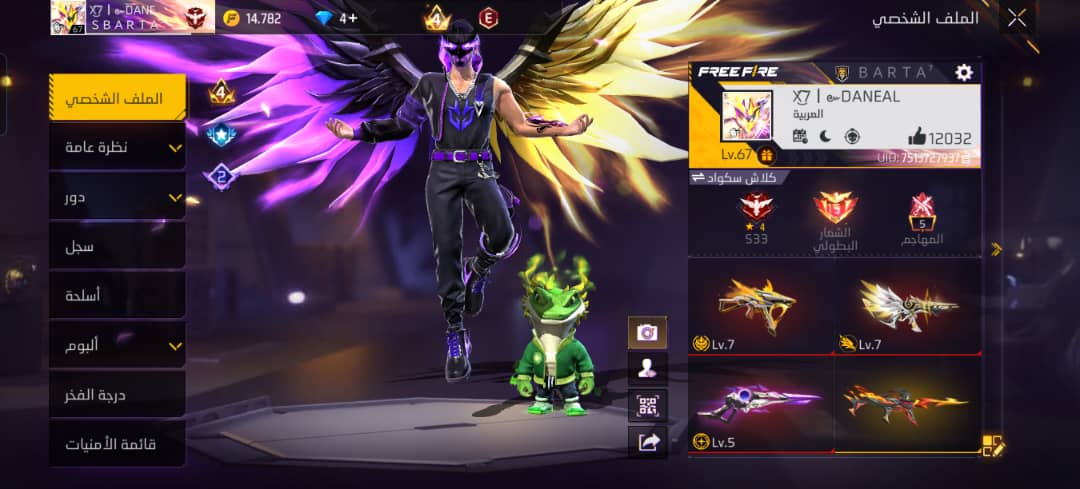Select the purple Lv.5 weapon skin
Image resolution: width=1080 pixels, height=489 pixels.
760,405
